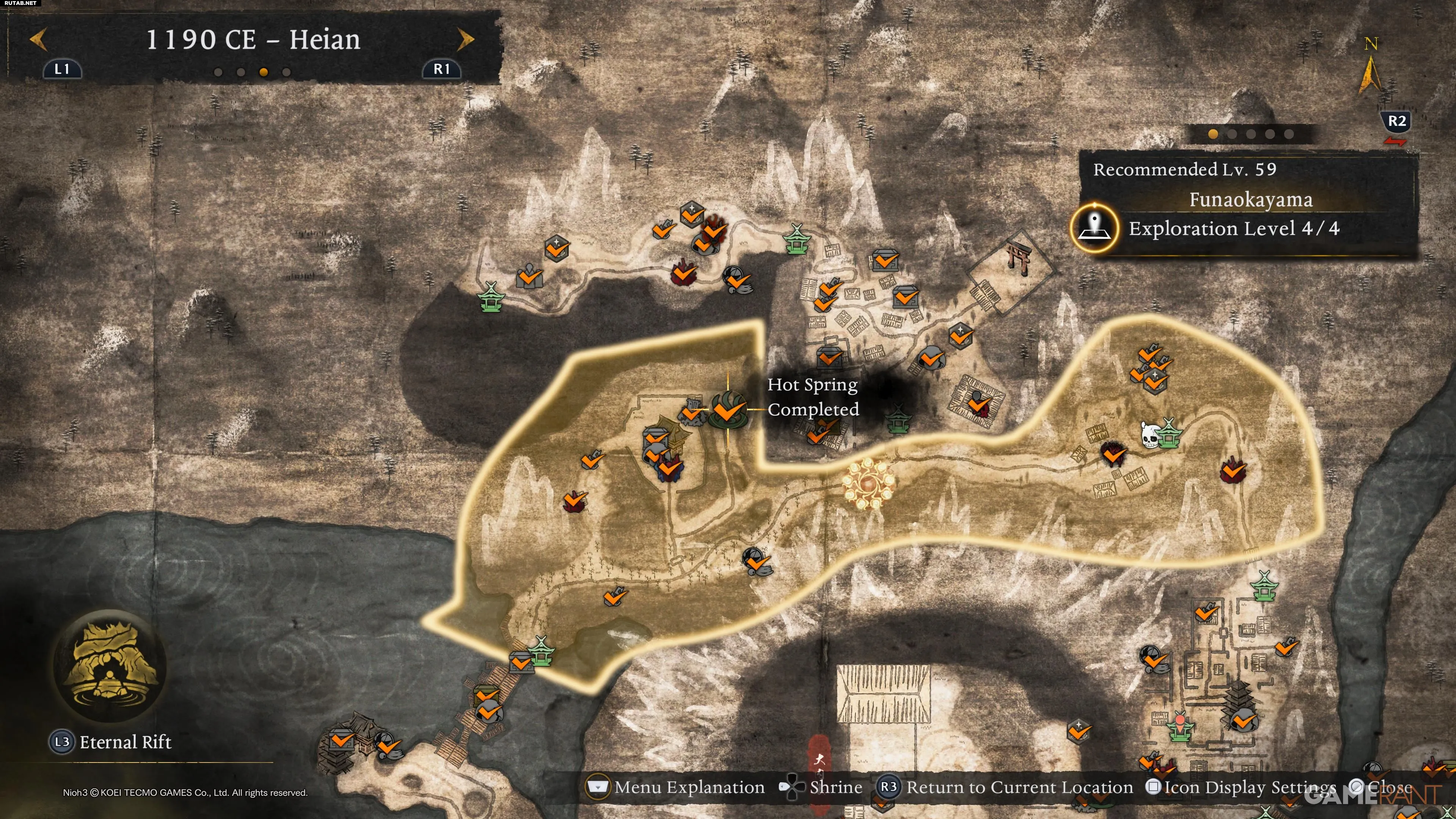Choose the Shrine option in the bottom bar
1456x819 pixels.
point(822,788)
